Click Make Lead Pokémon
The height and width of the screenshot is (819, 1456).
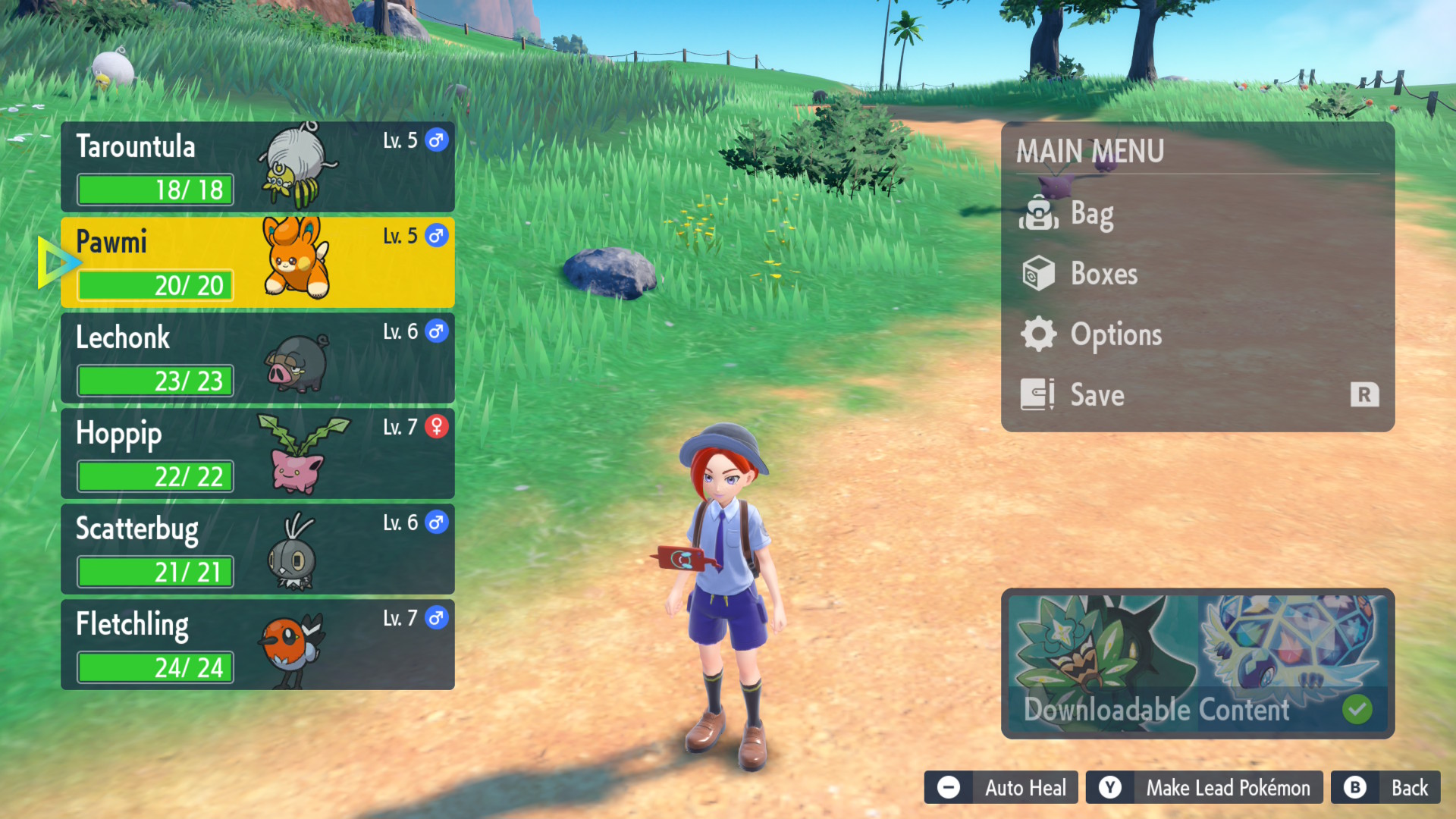(1204, 788)
